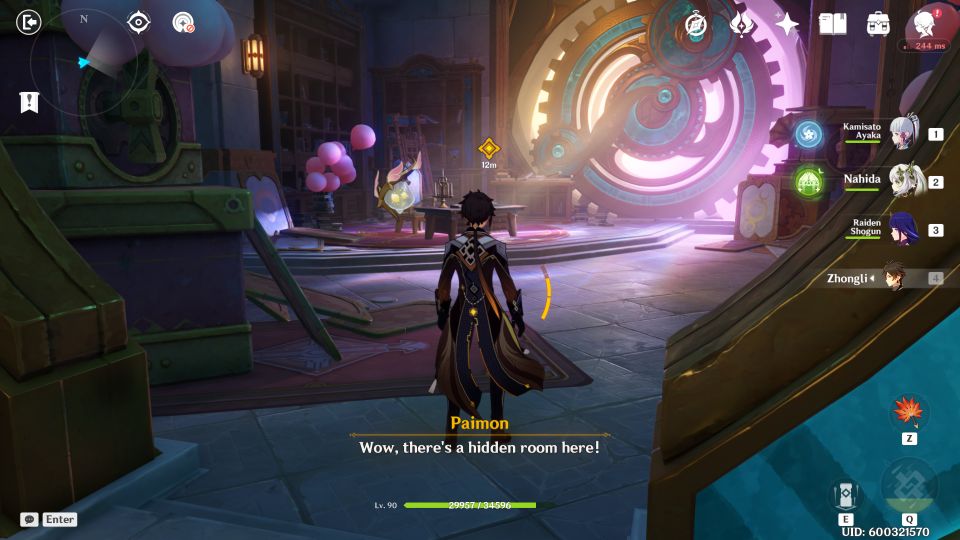Click the eye-shaped icon beside the minimap
Viewport: 960px width, 540px height.
pyautogui.click(x=138, y=22)
